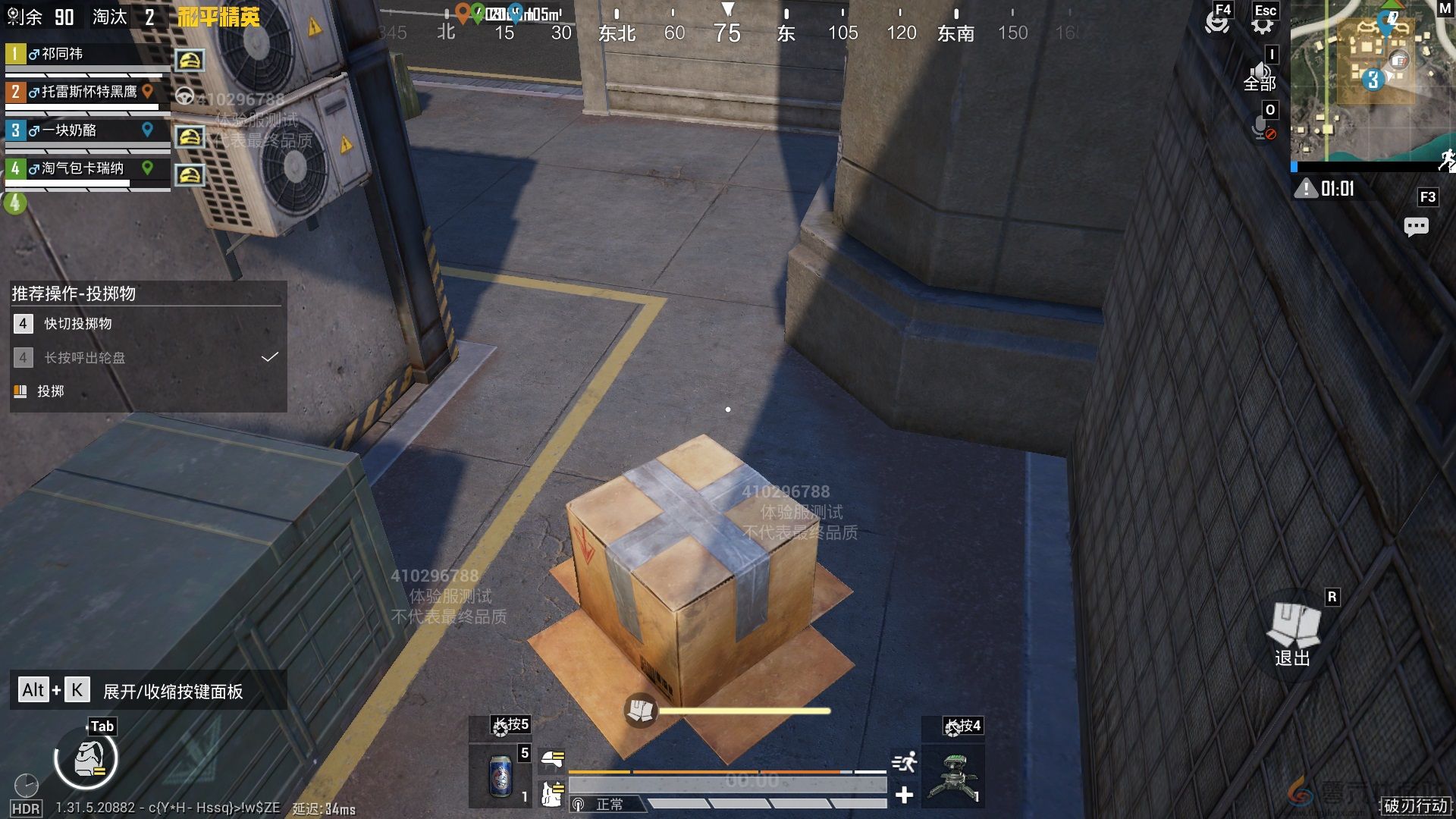1456x819 pixels.
Task: Use the energy drink can slot
Action: (x=500, y=777)
